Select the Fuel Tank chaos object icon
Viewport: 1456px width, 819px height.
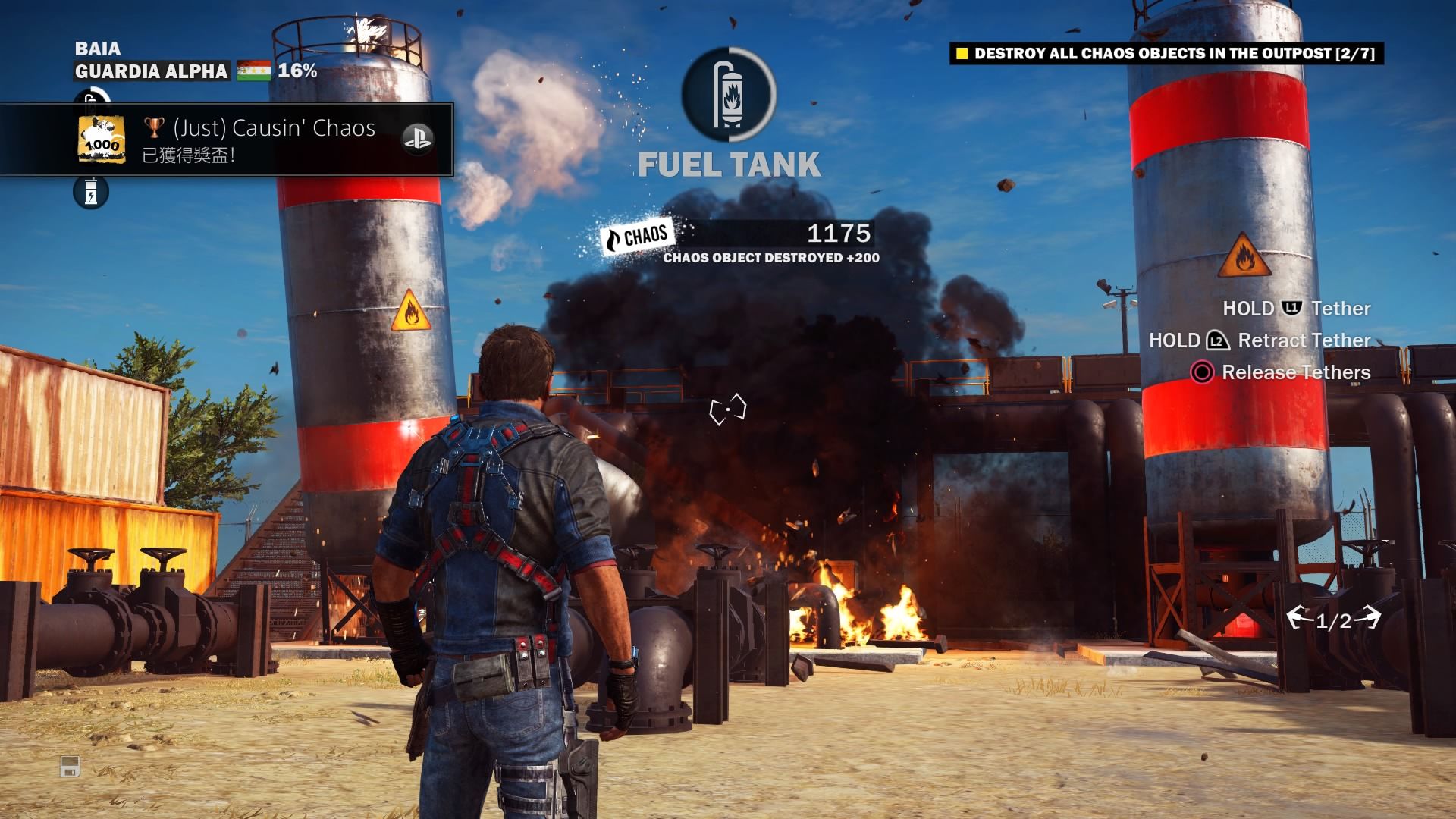(x=729, y=94)
